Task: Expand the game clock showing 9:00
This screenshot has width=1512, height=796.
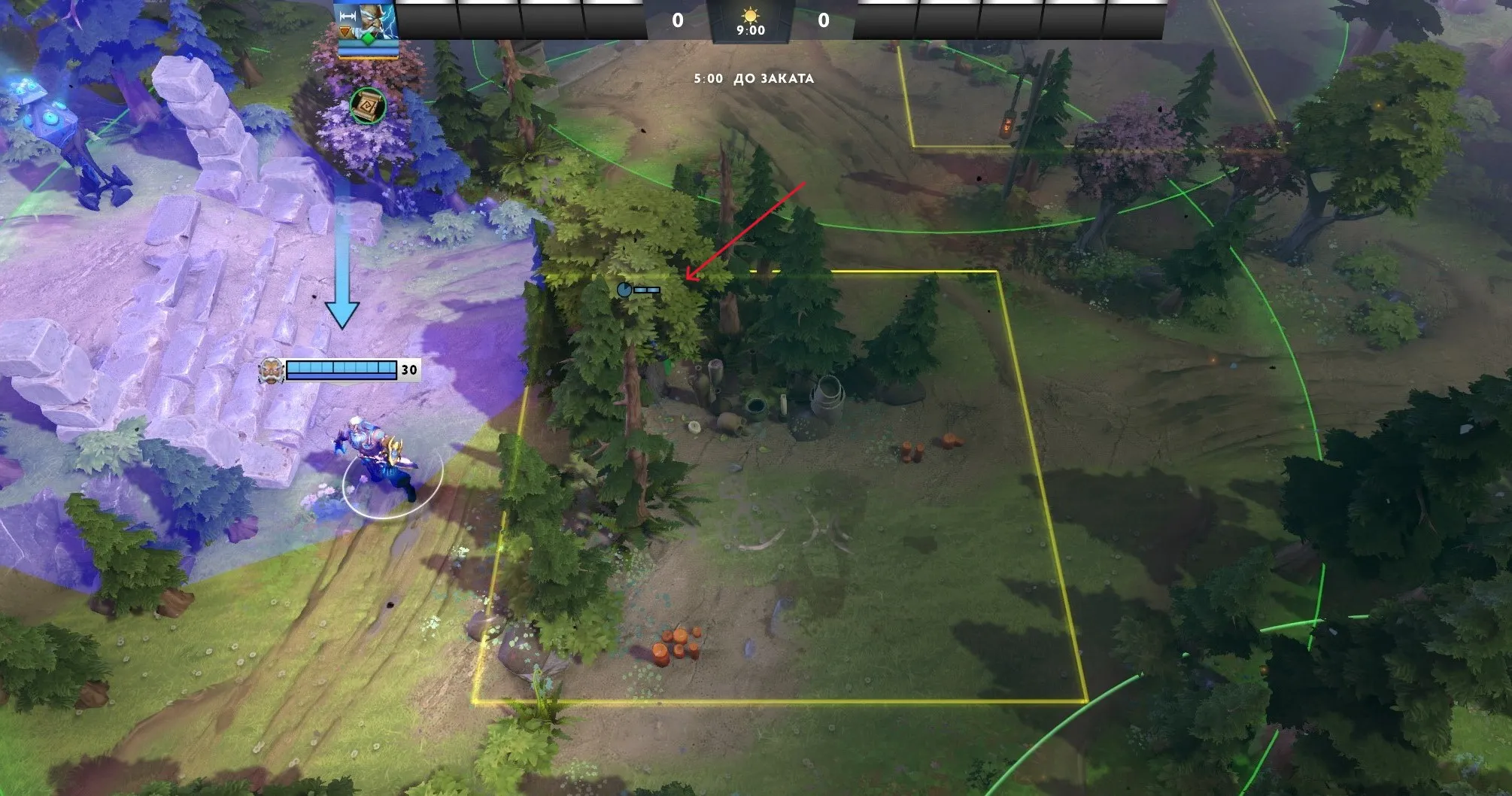Action: pos(751,31)
